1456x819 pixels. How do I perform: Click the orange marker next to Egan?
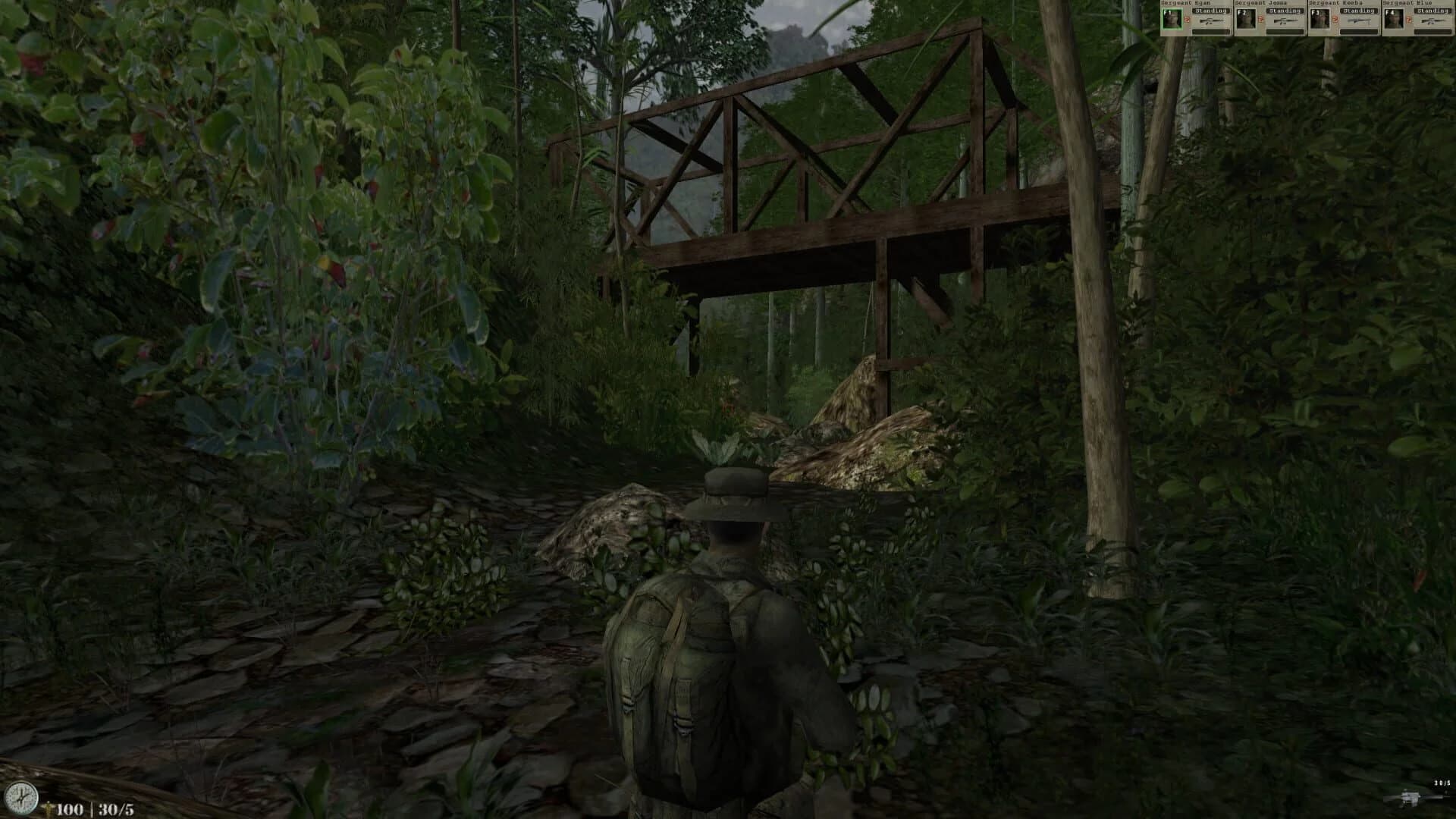[x=1185, y=19]
